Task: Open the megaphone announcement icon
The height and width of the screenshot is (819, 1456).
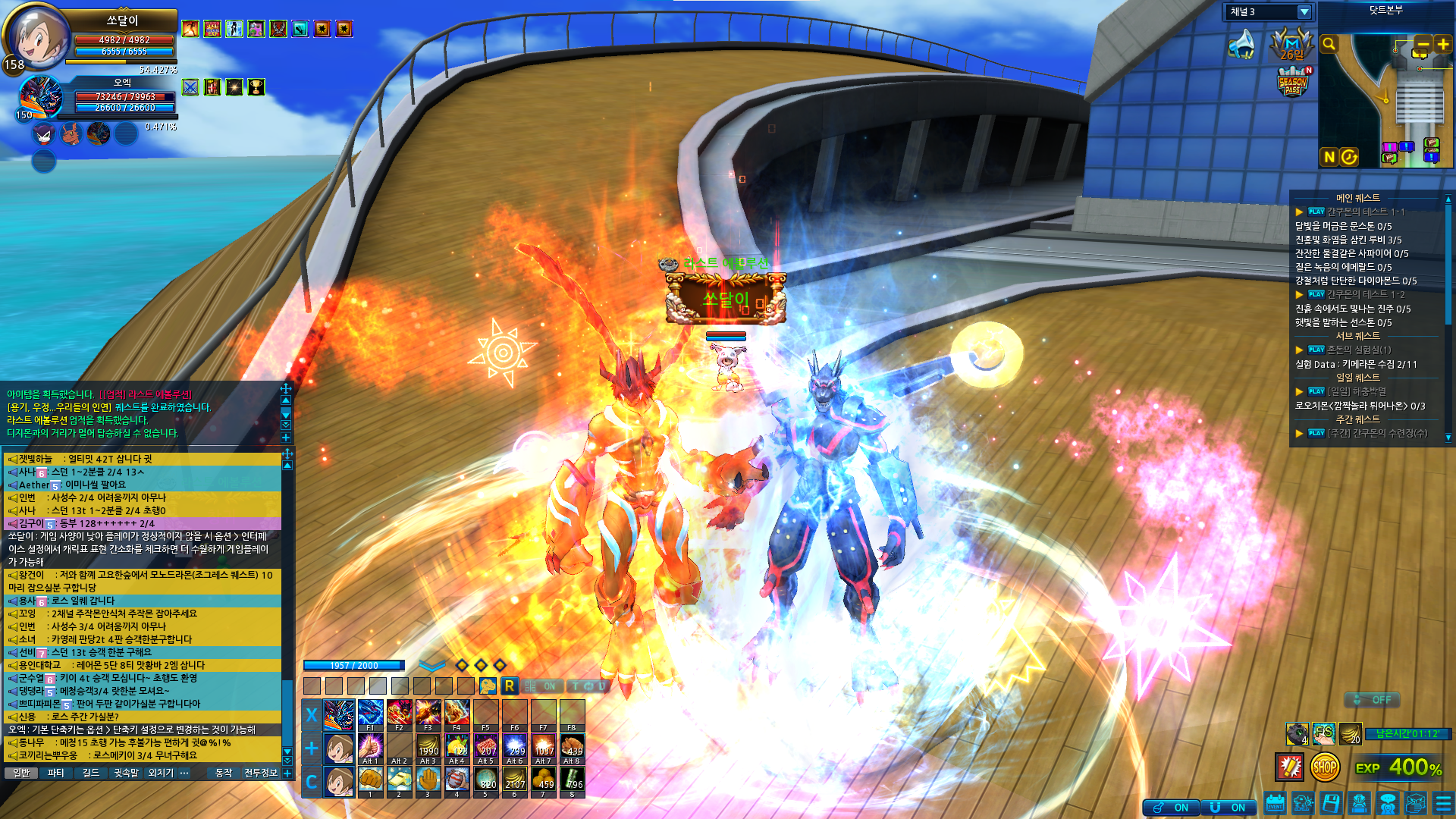Action: pyautogui.click(x=1241, y=45)
